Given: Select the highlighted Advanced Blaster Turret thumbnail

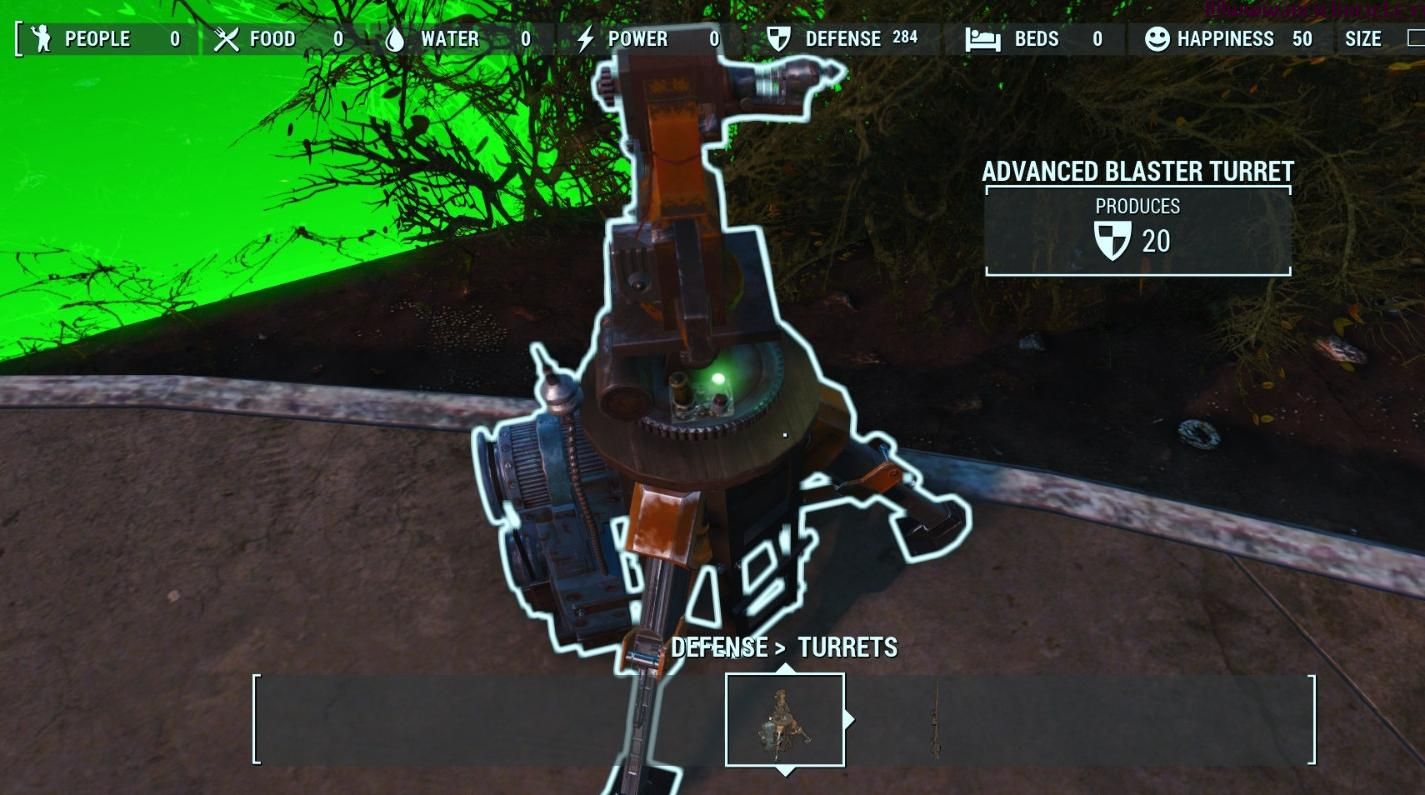Looking at the screenshot, I should 785,720.
